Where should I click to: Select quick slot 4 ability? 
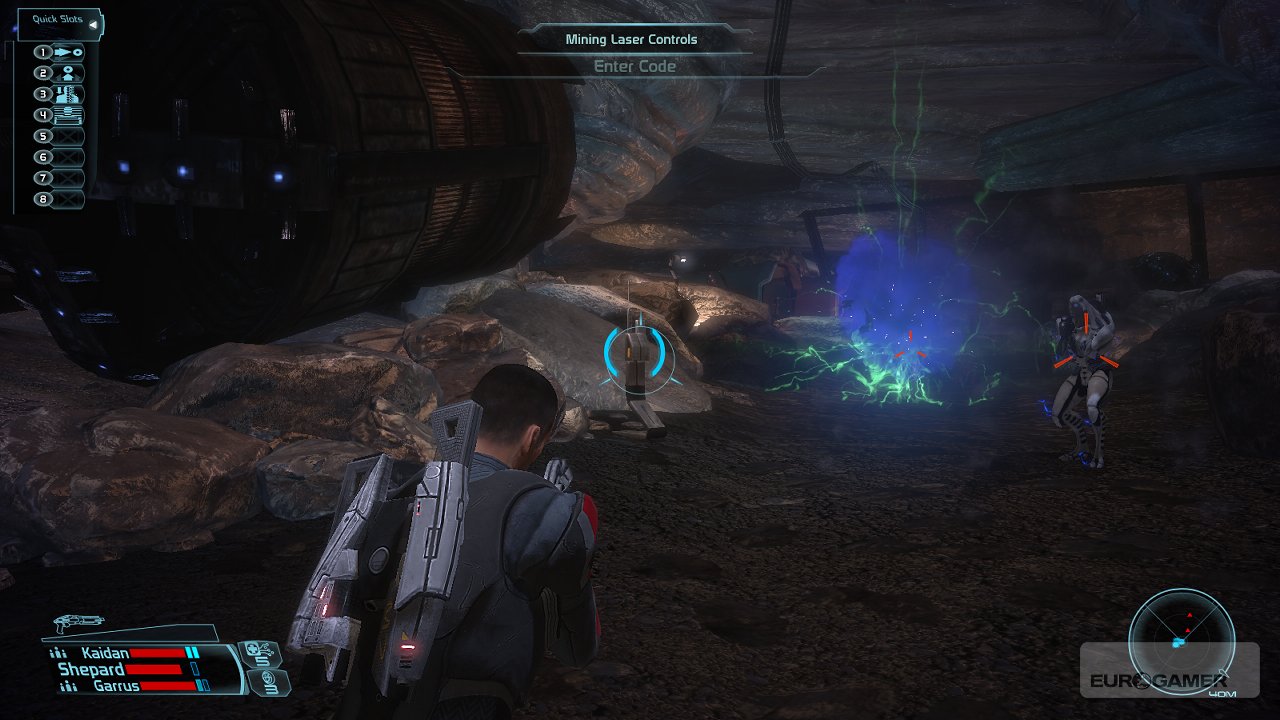(x=61, y=115)
